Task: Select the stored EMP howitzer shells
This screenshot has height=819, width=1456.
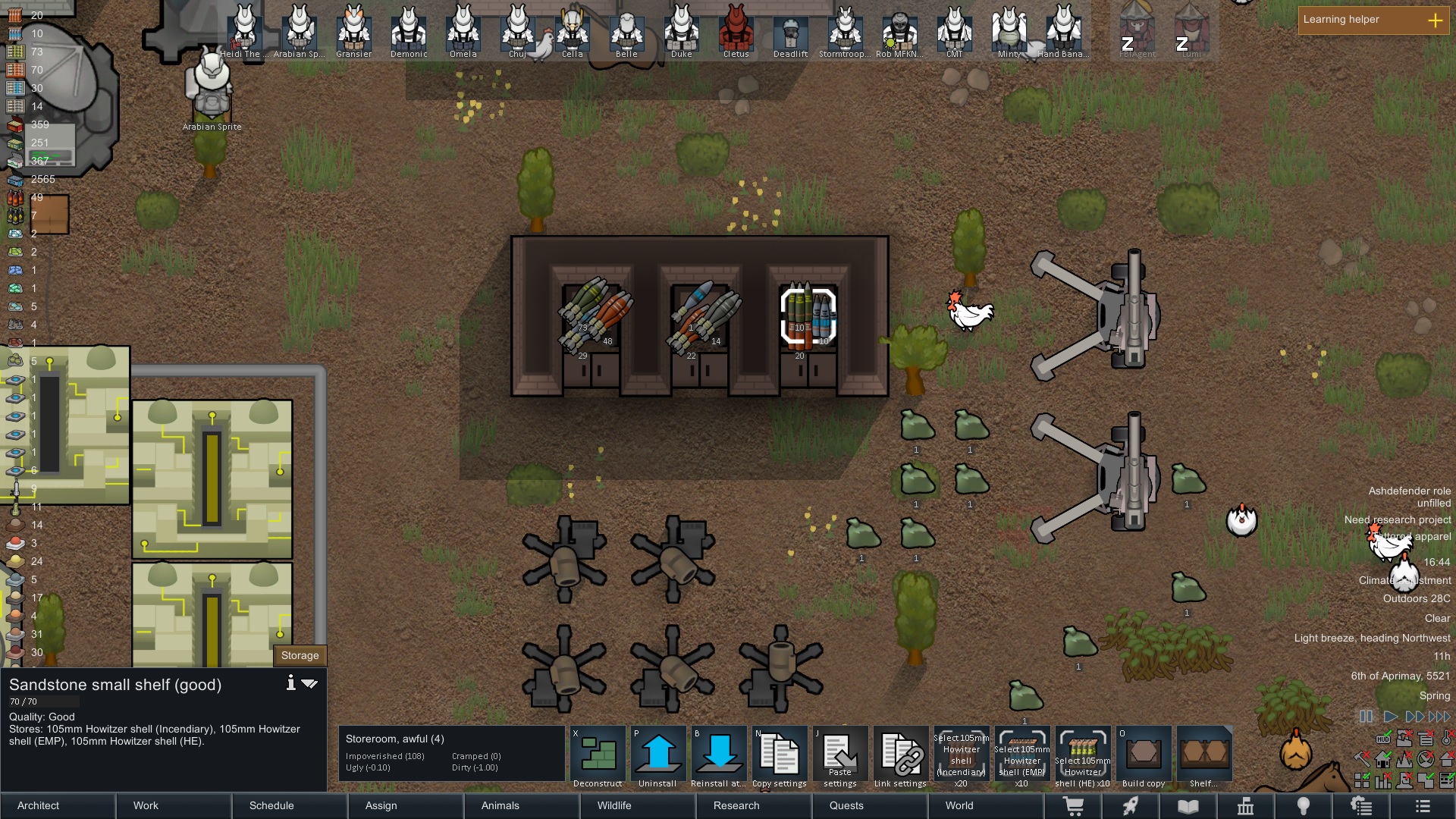Action: click(1022, 756)
